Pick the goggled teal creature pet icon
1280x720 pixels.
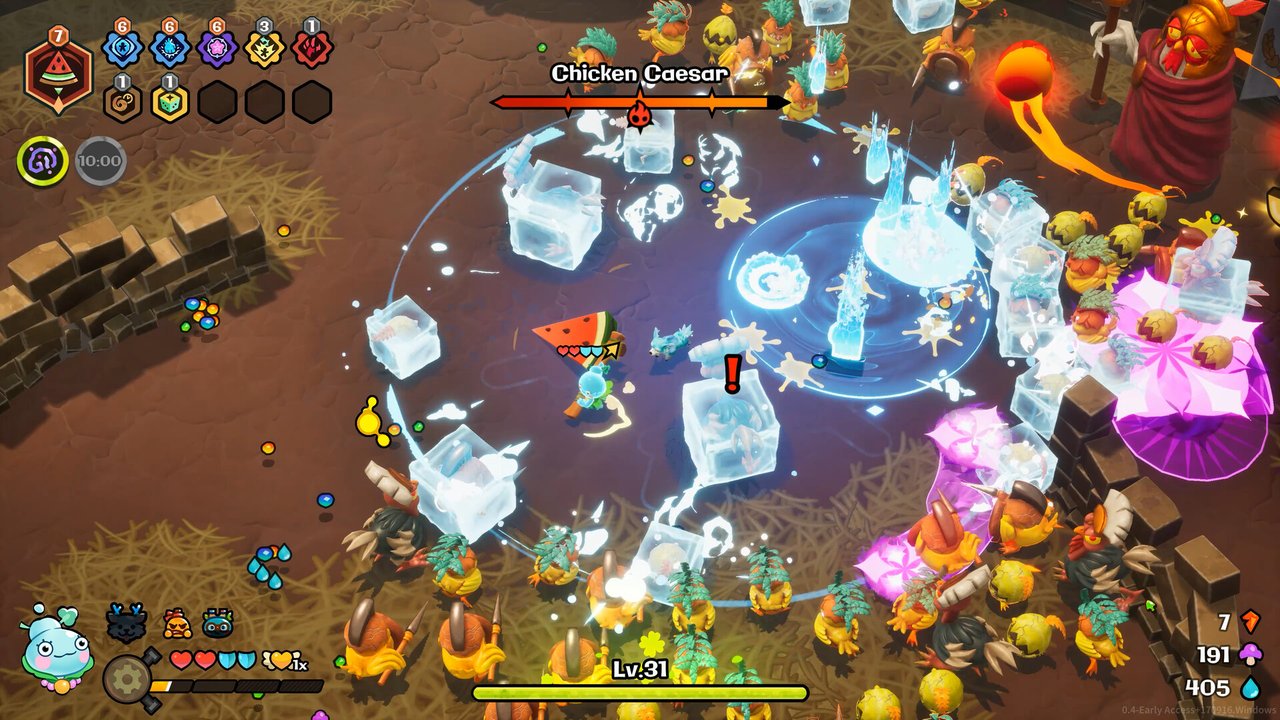point(217,623)
